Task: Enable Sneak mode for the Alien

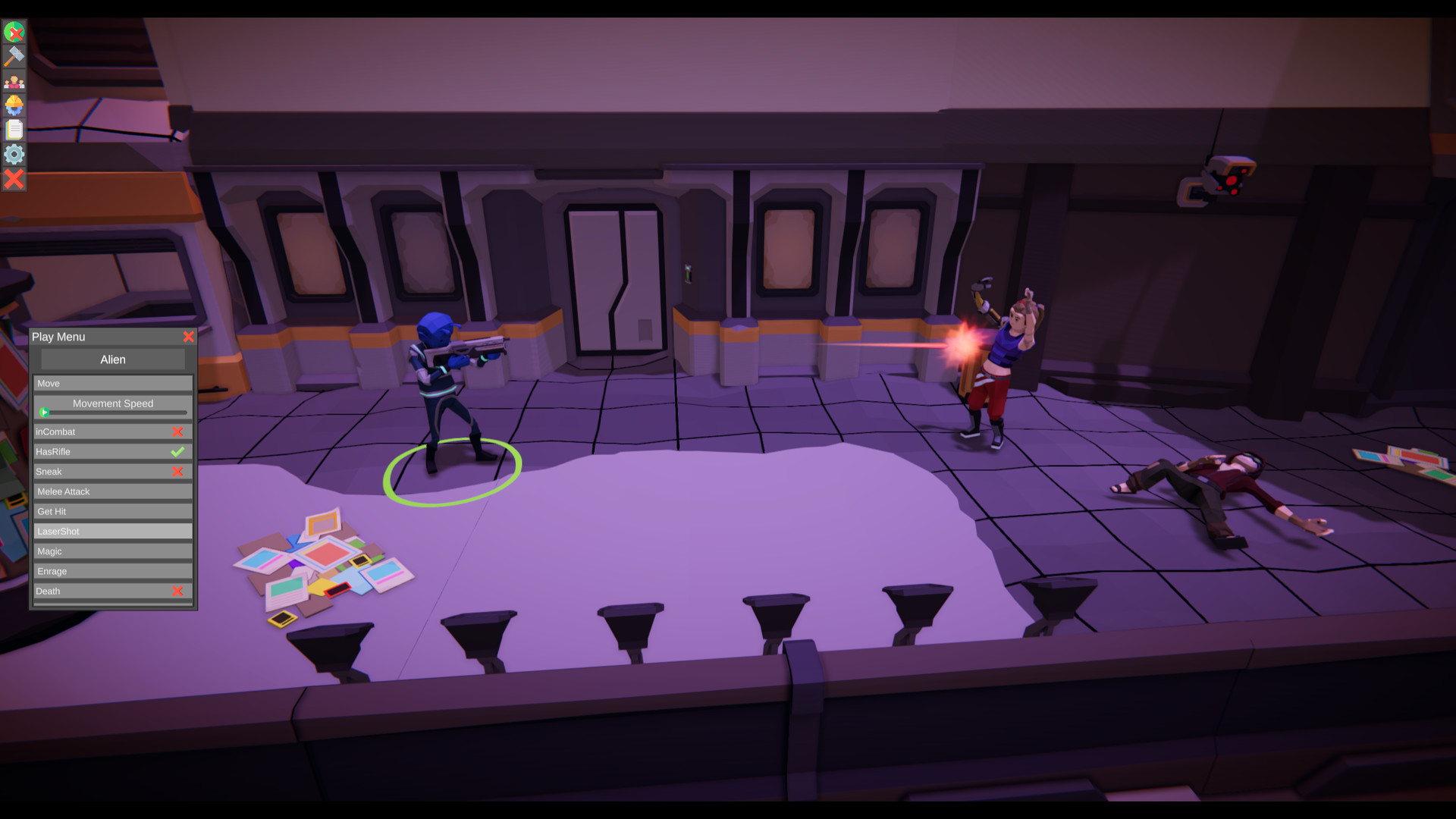Action: click(x=178, y=471)
